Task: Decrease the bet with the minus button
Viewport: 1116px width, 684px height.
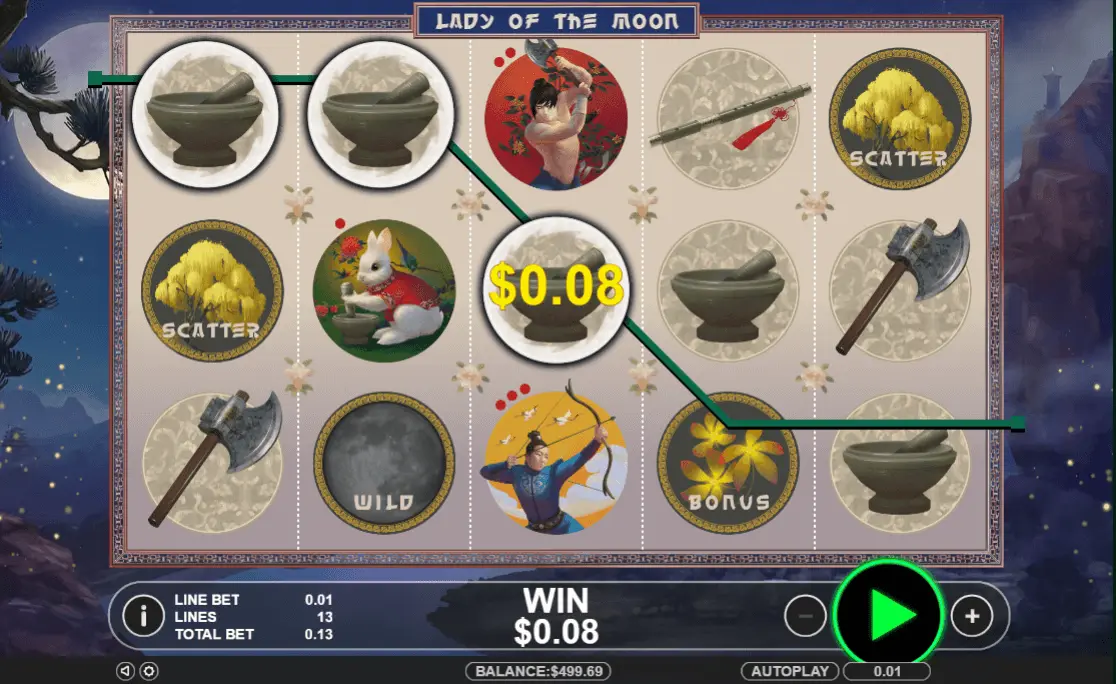Action: tap(805, 616)
